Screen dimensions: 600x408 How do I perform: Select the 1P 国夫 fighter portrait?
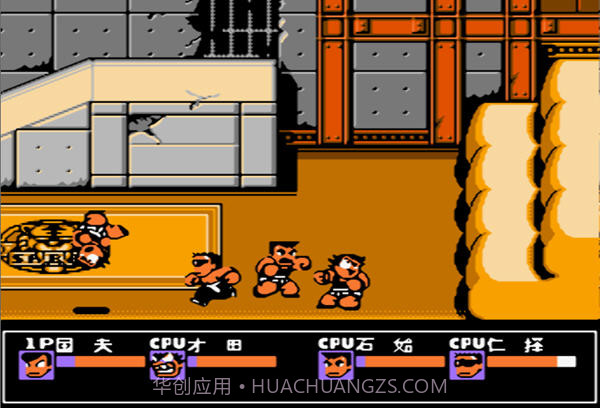click(x=36, y=365)
